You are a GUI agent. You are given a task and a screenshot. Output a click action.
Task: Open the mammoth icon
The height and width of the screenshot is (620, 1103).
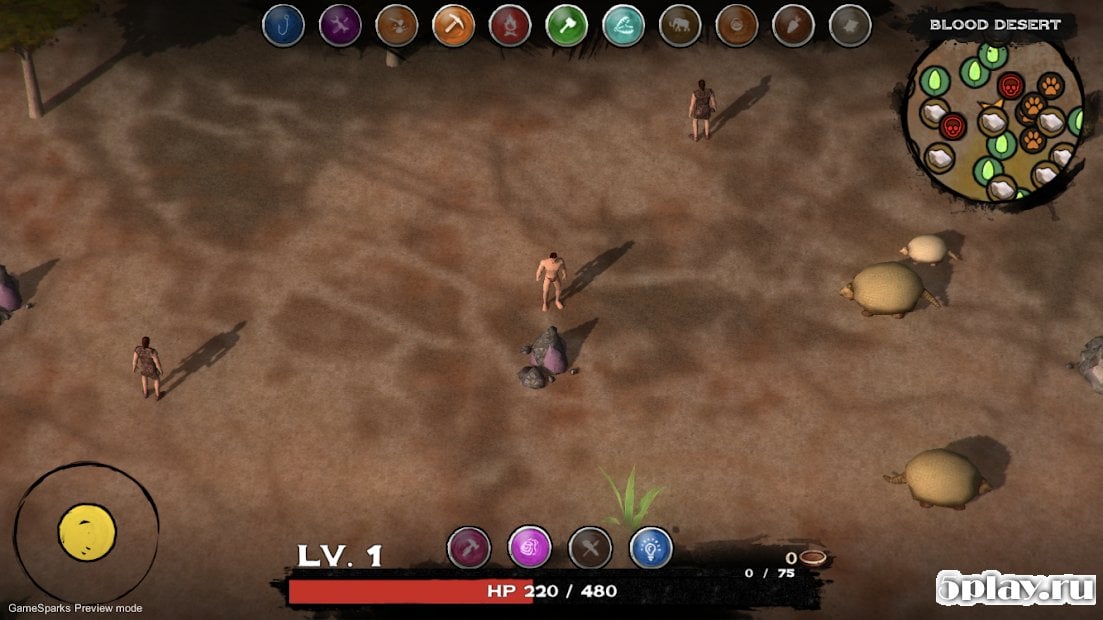(680, 25)
